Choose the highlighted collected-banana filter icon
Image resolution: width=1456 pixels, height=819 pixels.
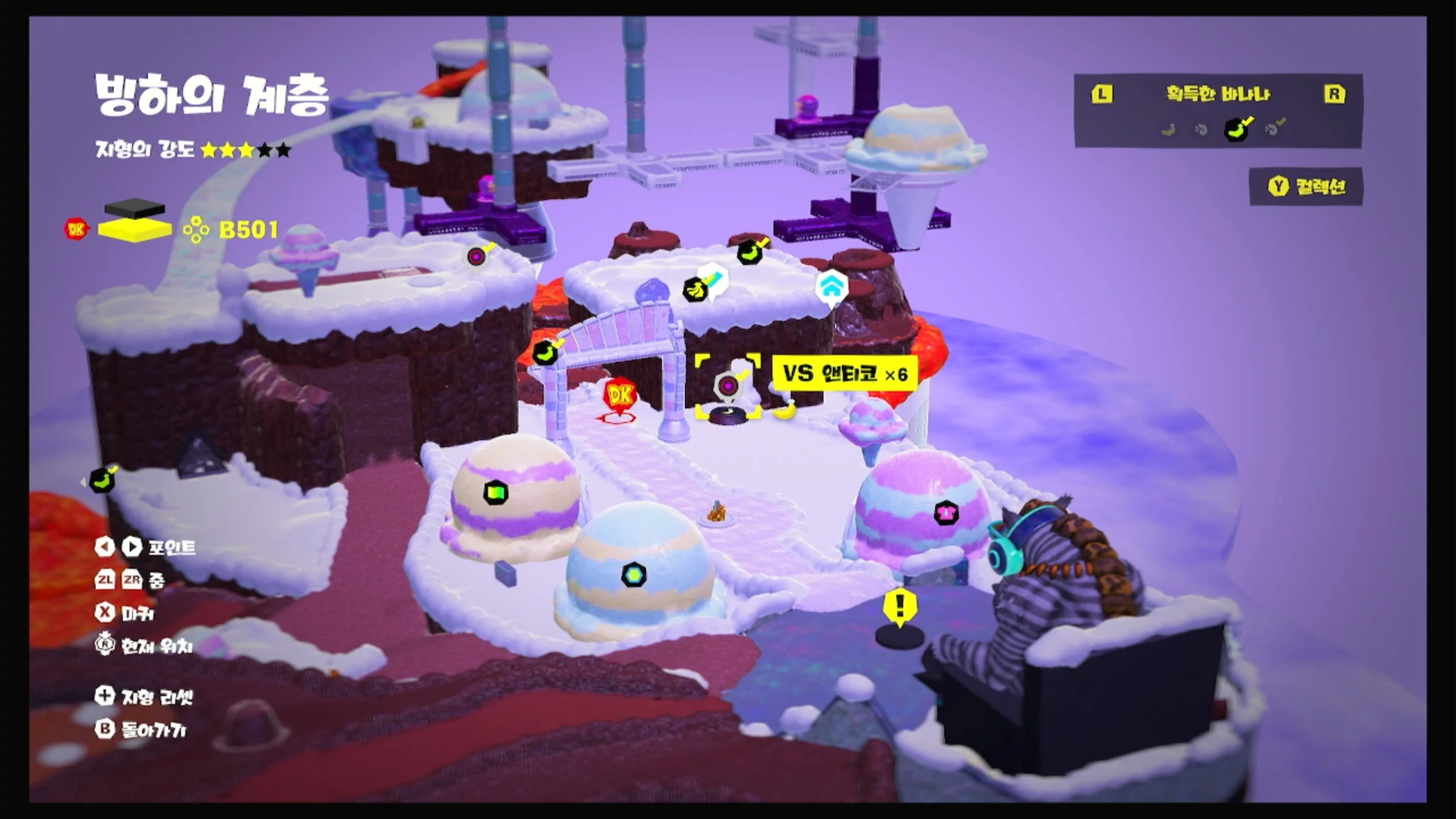1236,130
